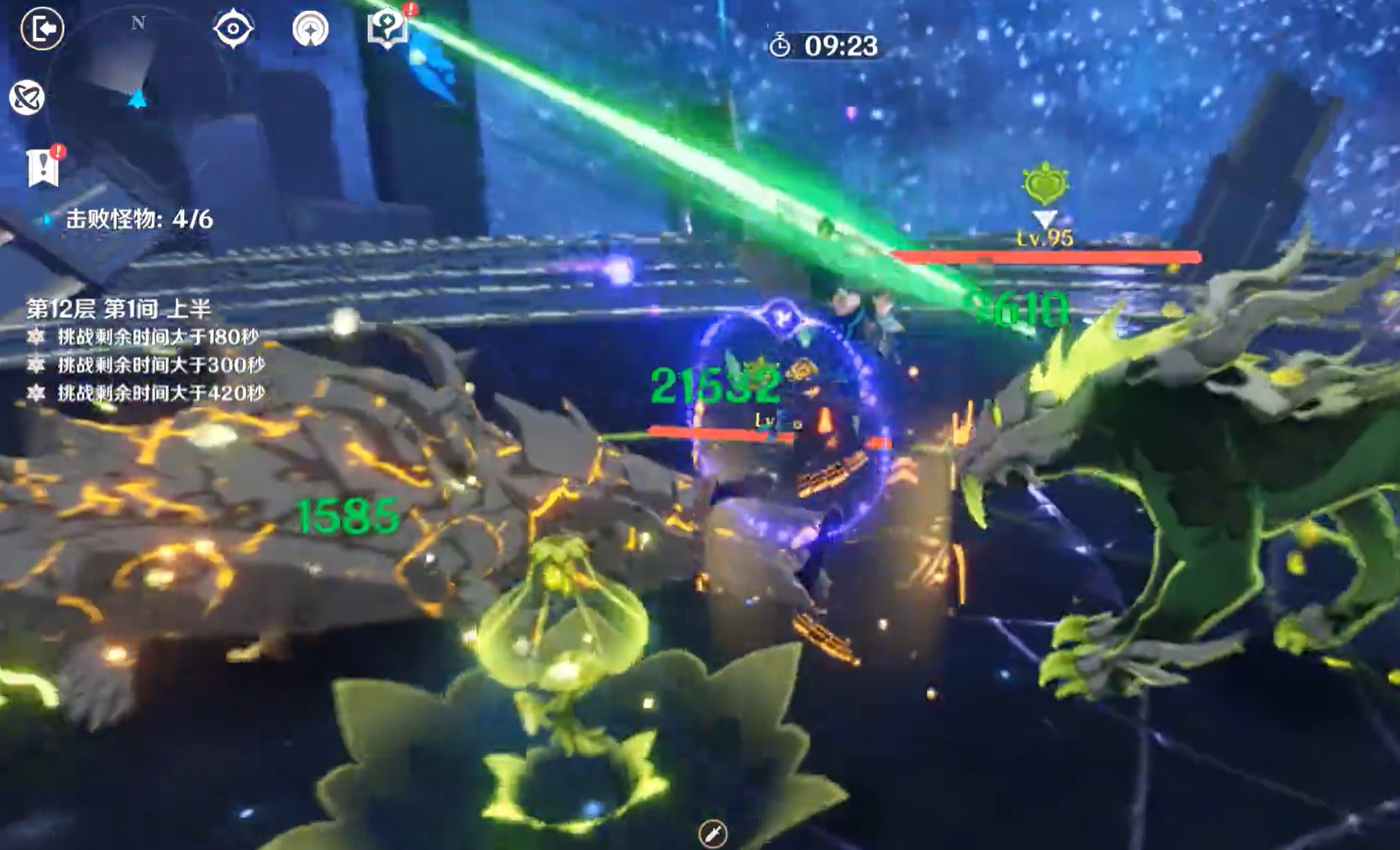Click the exit challenge door icon
1400x850 pixels.
[x=41, y=29]
